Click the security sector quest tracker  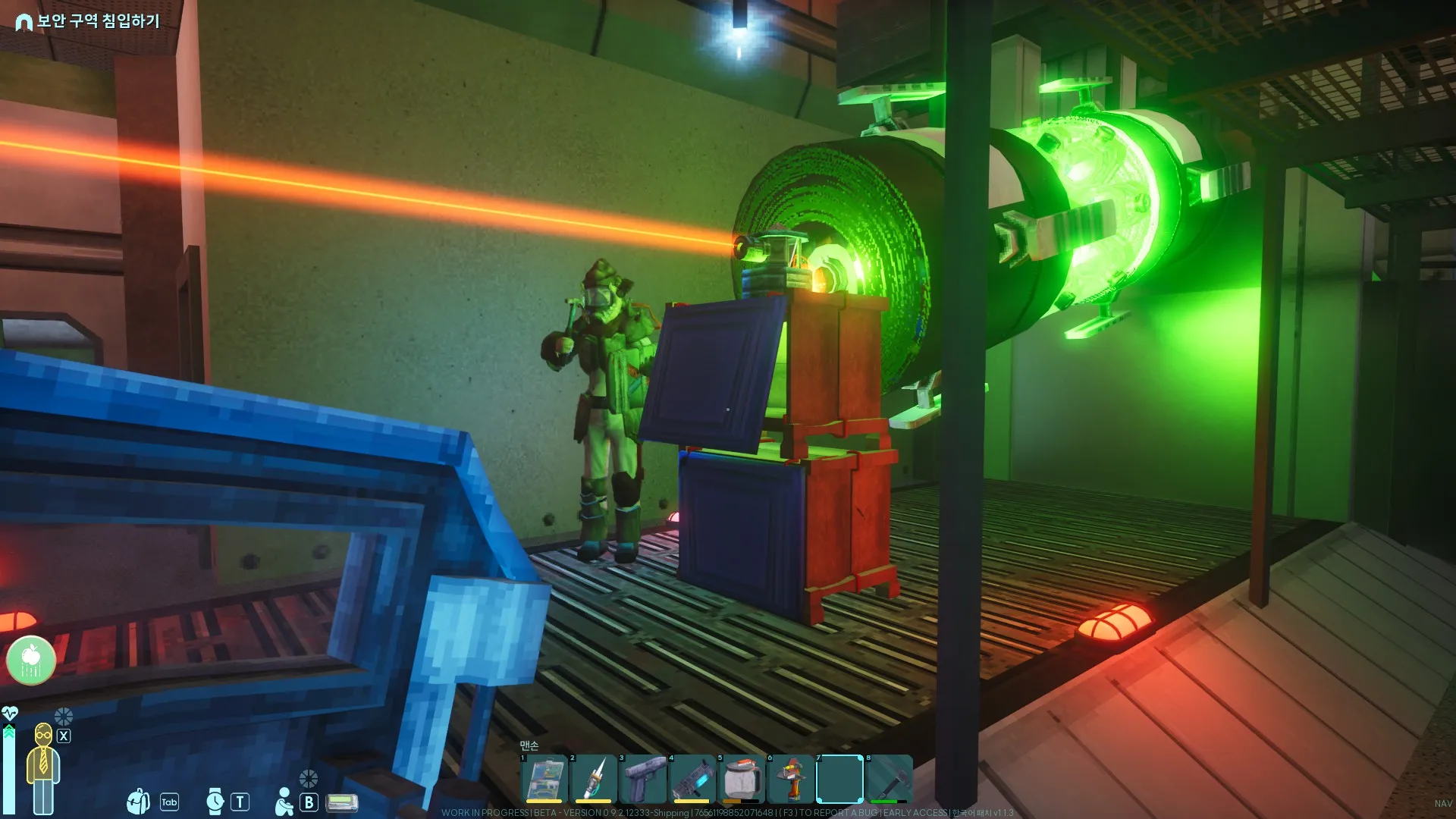click(x=88, y=21)
